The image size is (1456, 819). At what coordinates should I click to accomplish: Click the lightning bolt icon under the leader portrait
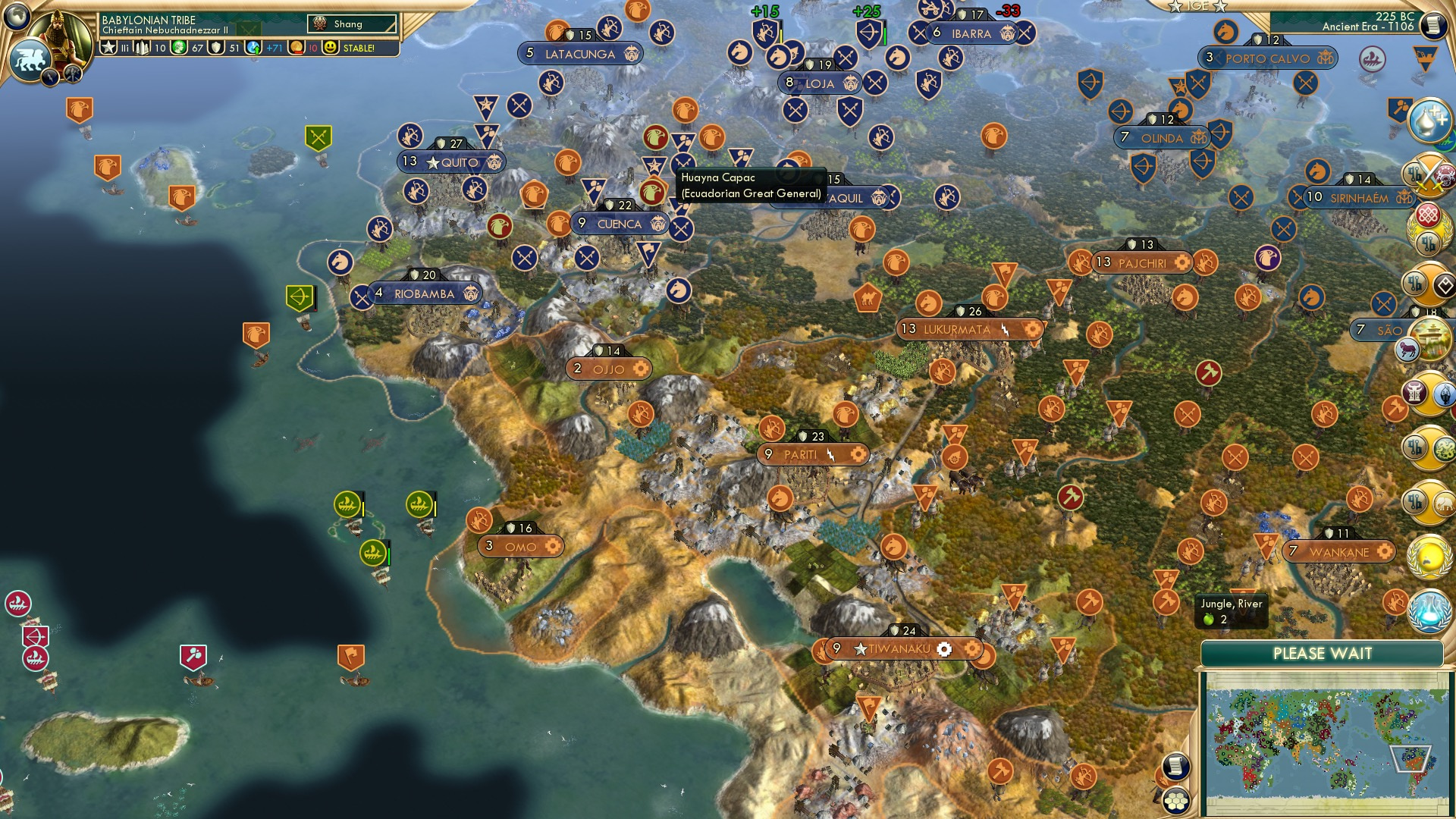point(50,76)
